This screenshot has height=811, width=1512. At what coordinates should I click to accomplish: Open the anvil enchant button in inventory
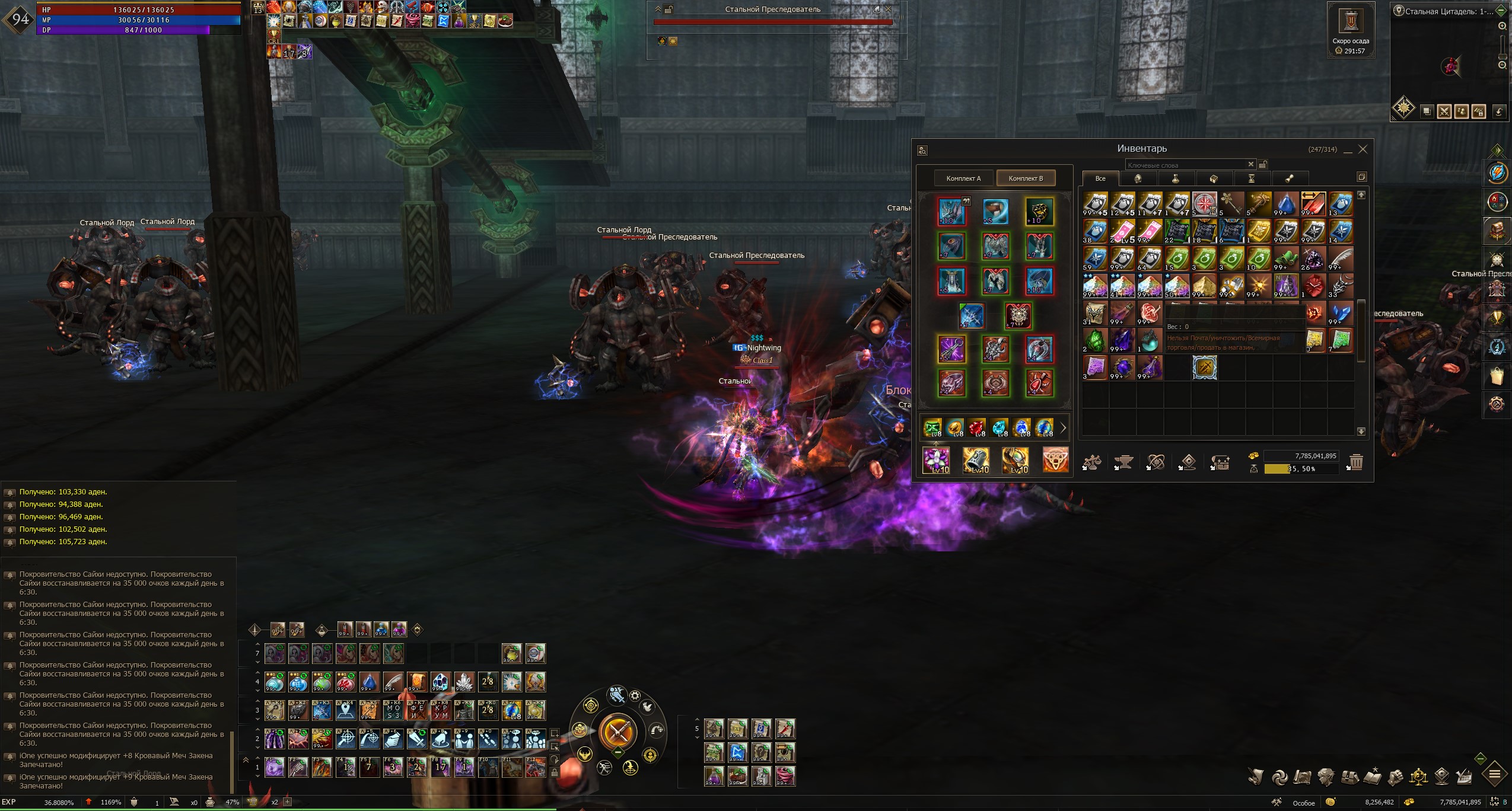coord(1123,462)
